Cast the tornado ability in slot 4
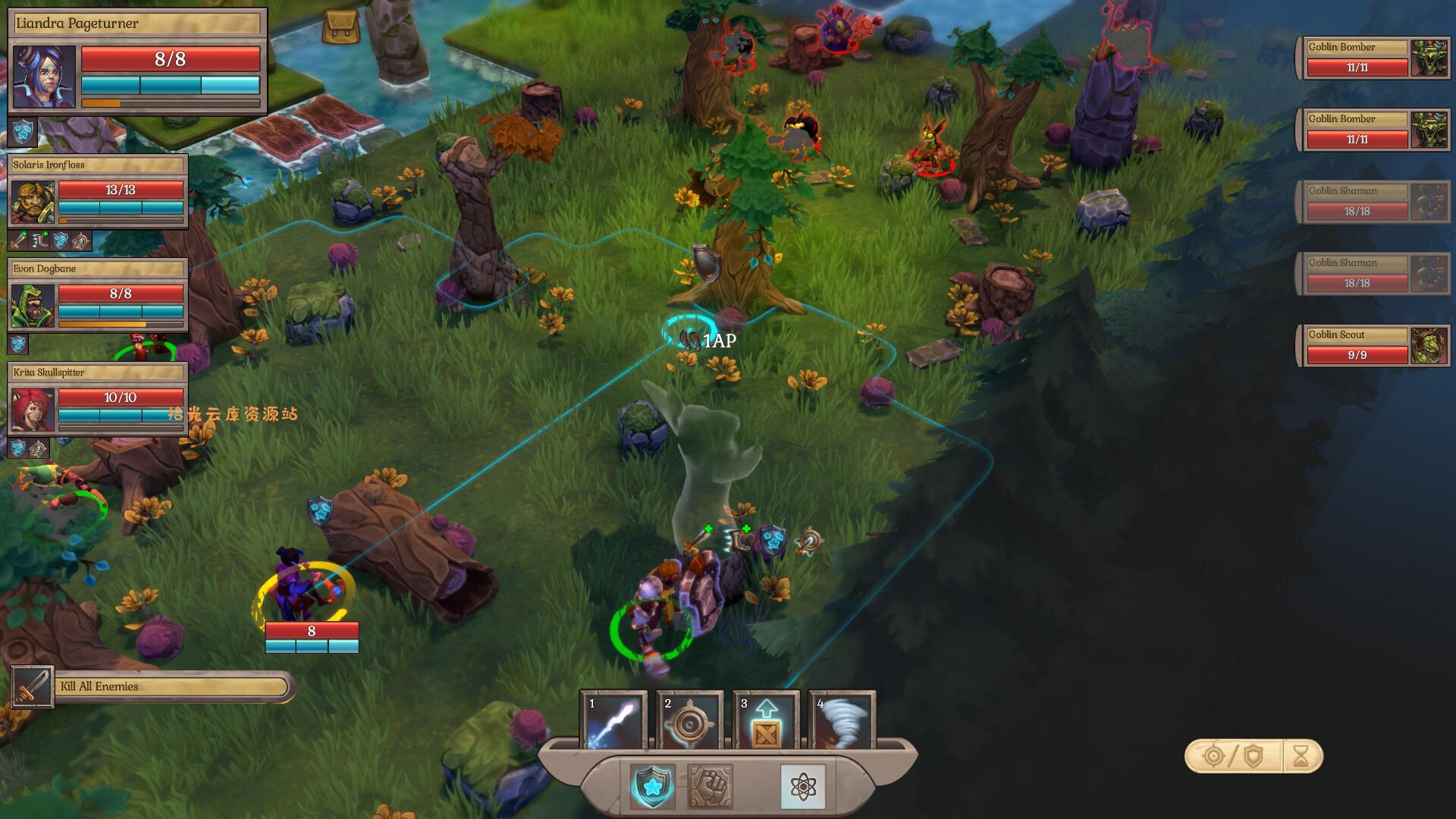This screenshot has height=819, width=1456. coord(841,720)
